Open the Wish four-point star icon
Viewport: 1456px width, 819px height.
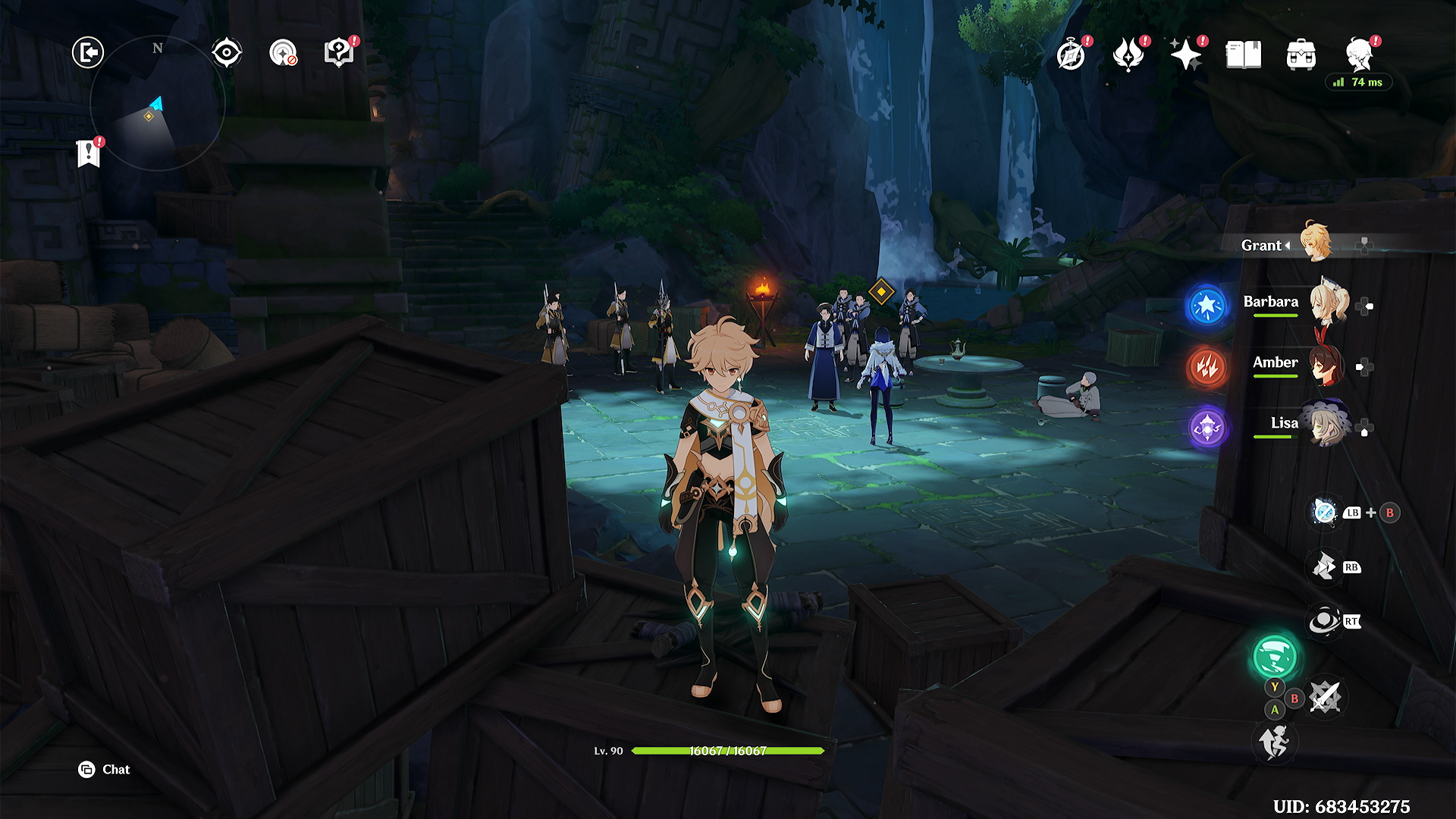click(1186, 55)
